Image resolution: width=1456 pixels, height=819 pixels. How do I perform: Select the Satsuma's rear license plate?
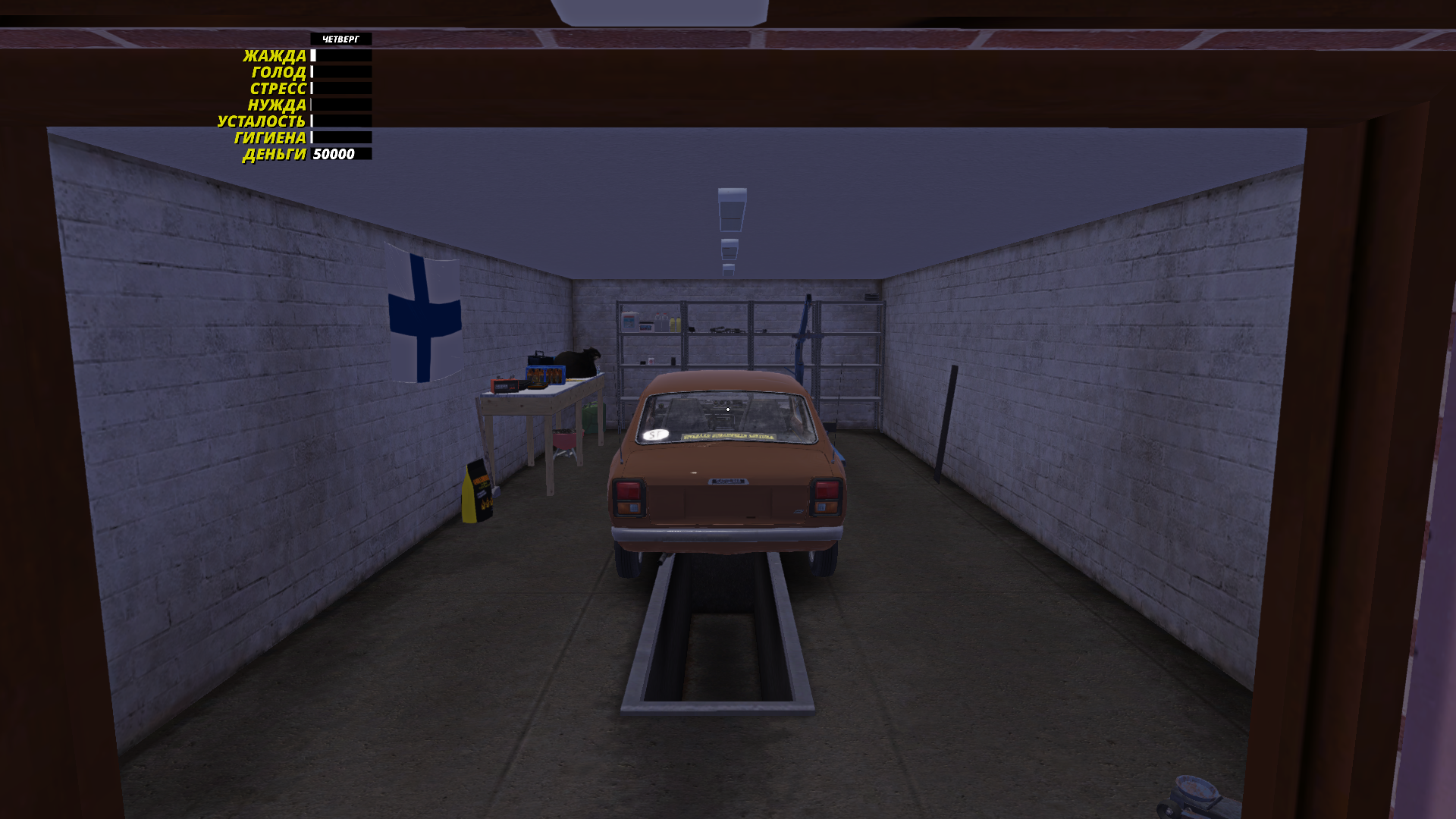coord(727,482)
